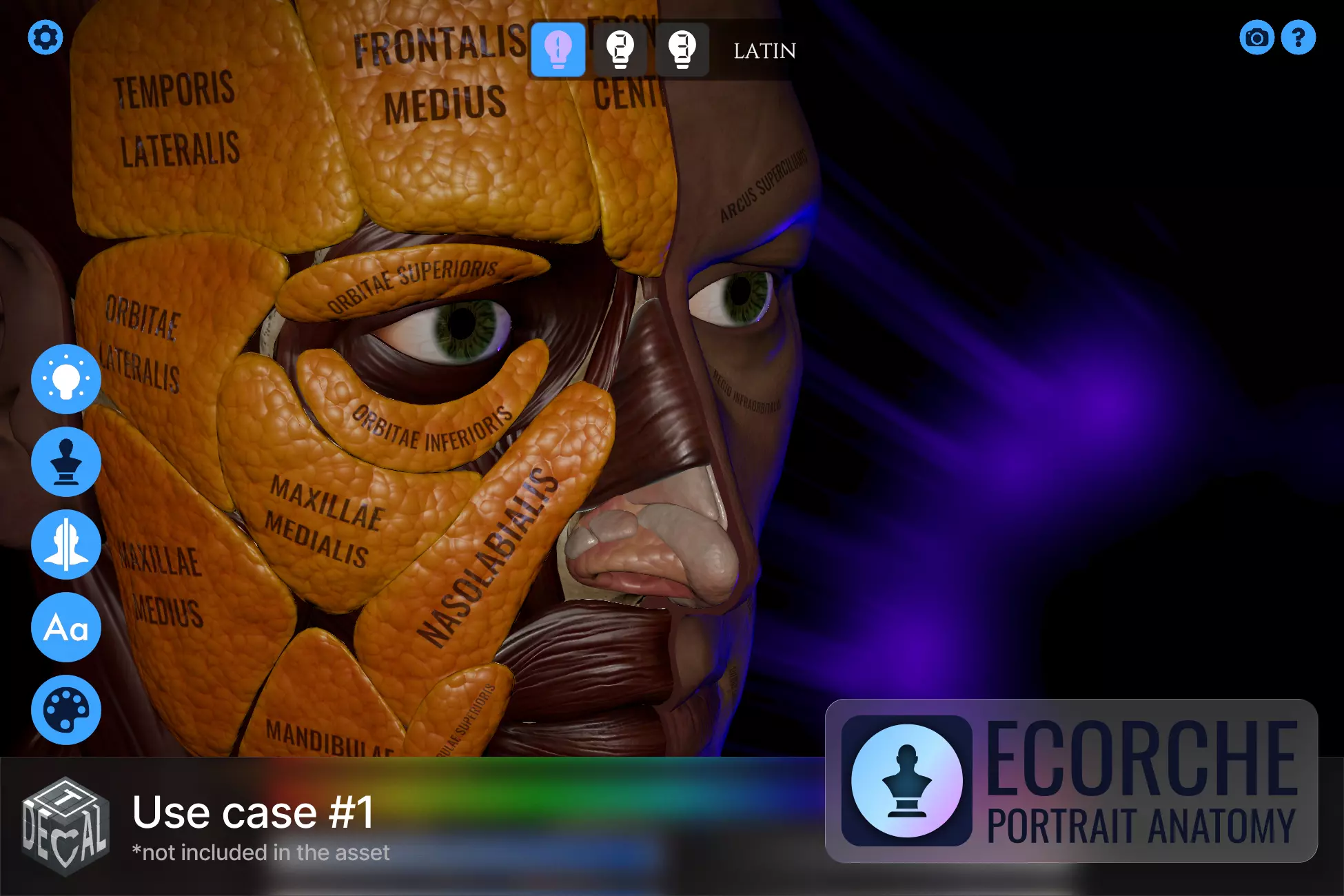This screenshot has width=1344, height=896.
Task: Open the split head view button
Action: click(x=66, y=544)
